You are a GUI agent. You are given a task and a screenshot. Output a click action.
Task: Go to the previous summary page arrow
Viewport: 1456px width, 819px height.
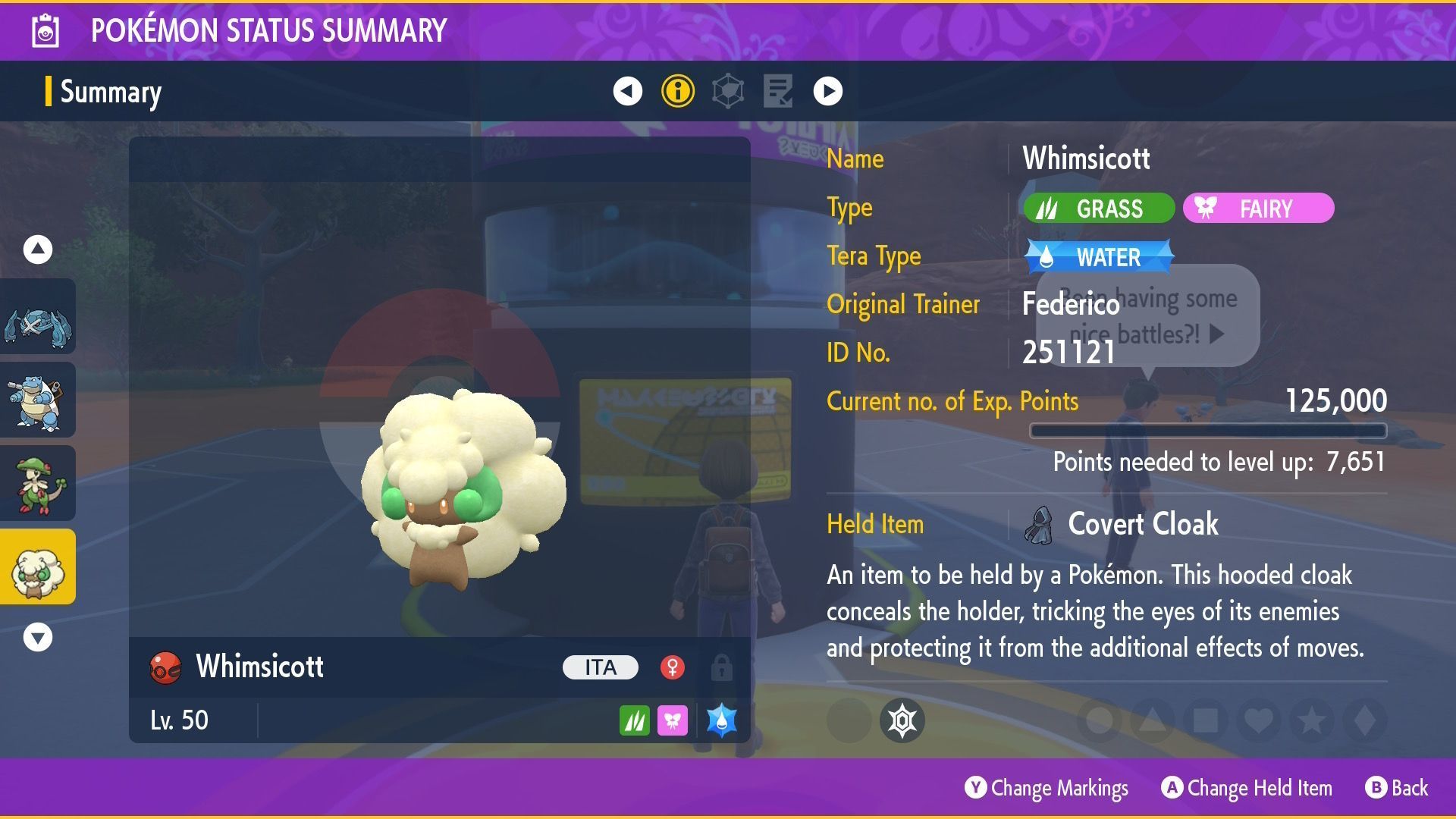click(x=627, y=91)
